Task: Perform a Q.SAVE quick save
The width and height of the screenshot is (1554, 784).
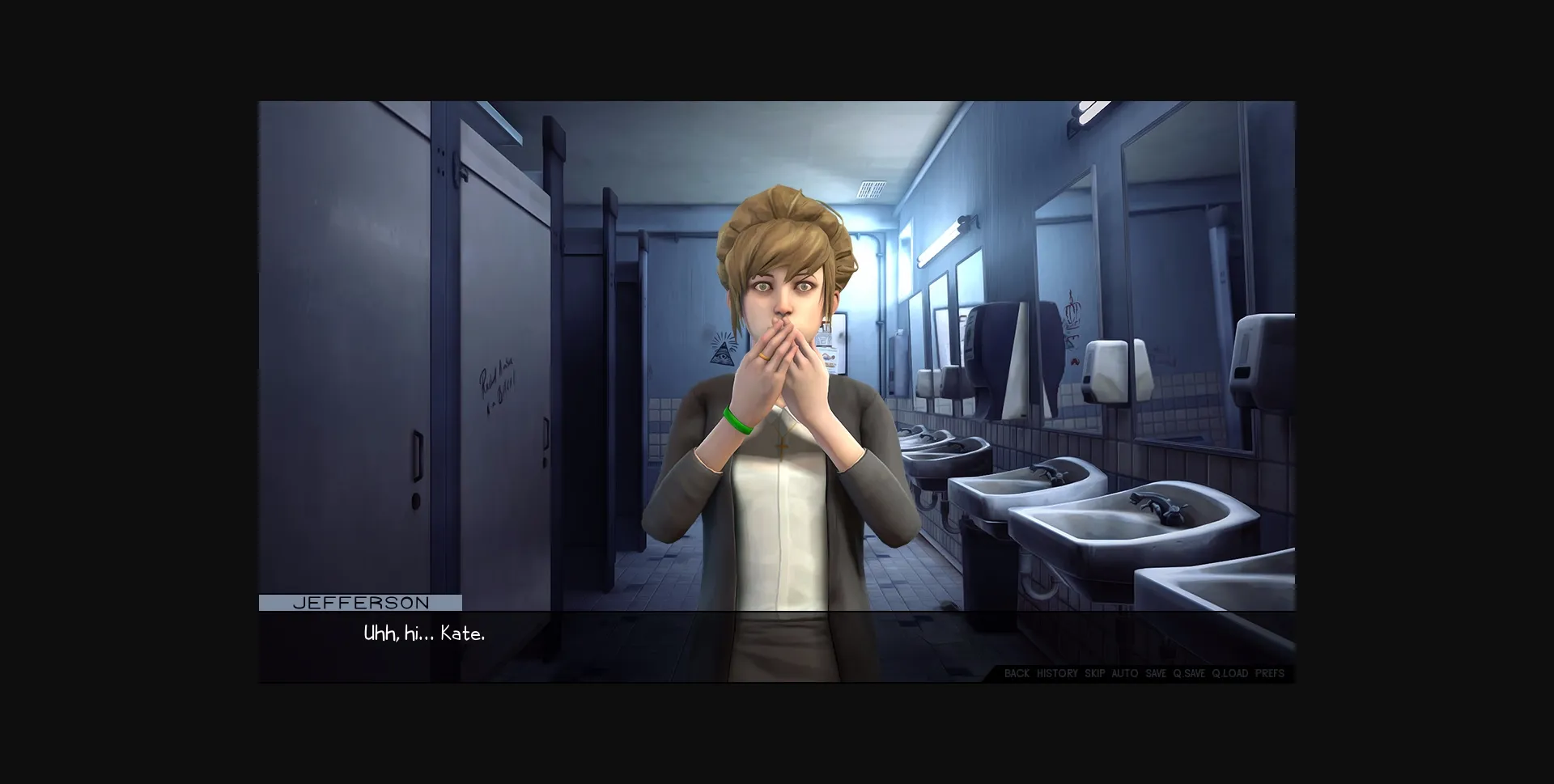Action: coord(1190,673)
